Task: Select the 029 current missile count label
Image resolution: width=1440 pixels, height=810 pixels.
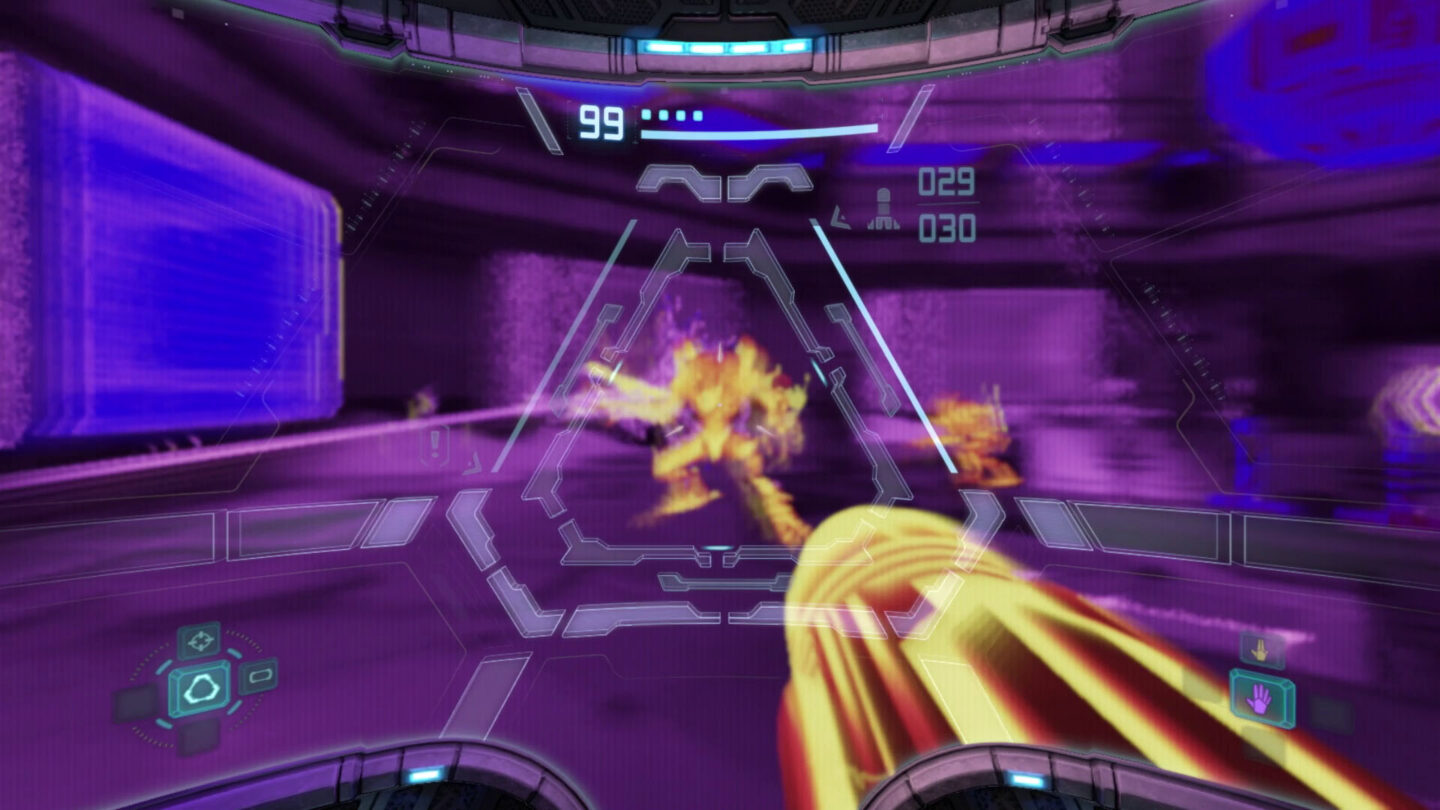Action: (945, 182)
